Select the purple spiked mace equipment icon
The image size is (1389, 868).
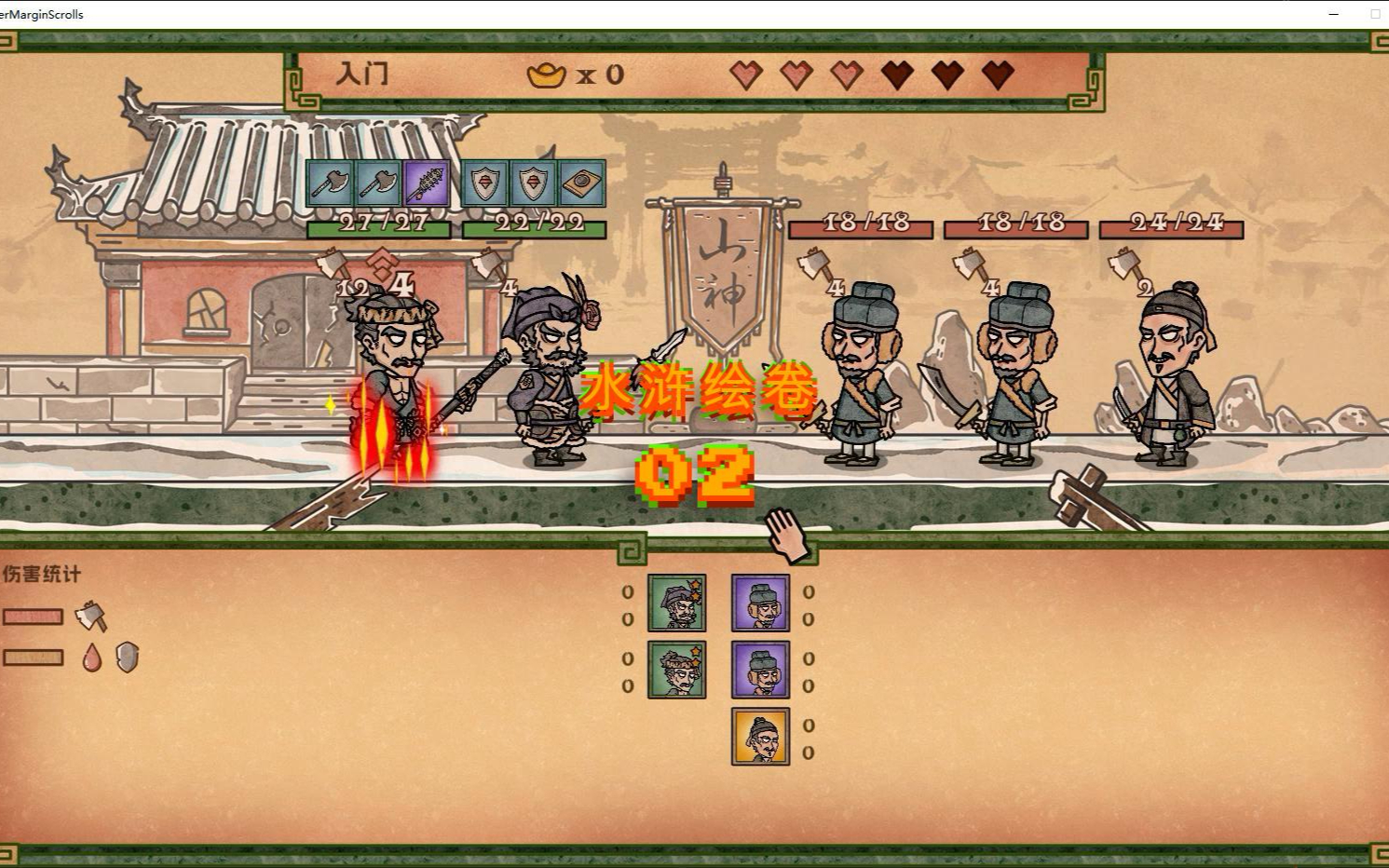click(426, 183)
